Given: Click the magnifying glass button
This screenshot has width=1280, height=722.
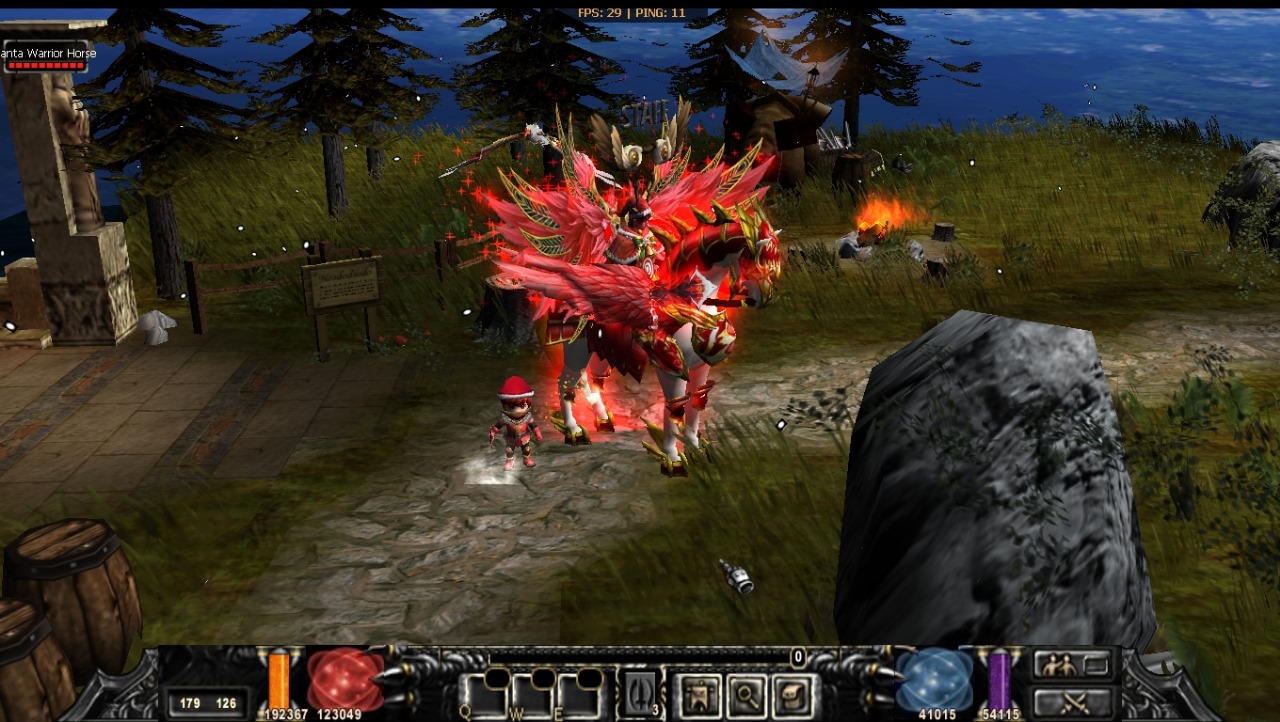Looking at the screenshot, I should [x=746, y=696].
